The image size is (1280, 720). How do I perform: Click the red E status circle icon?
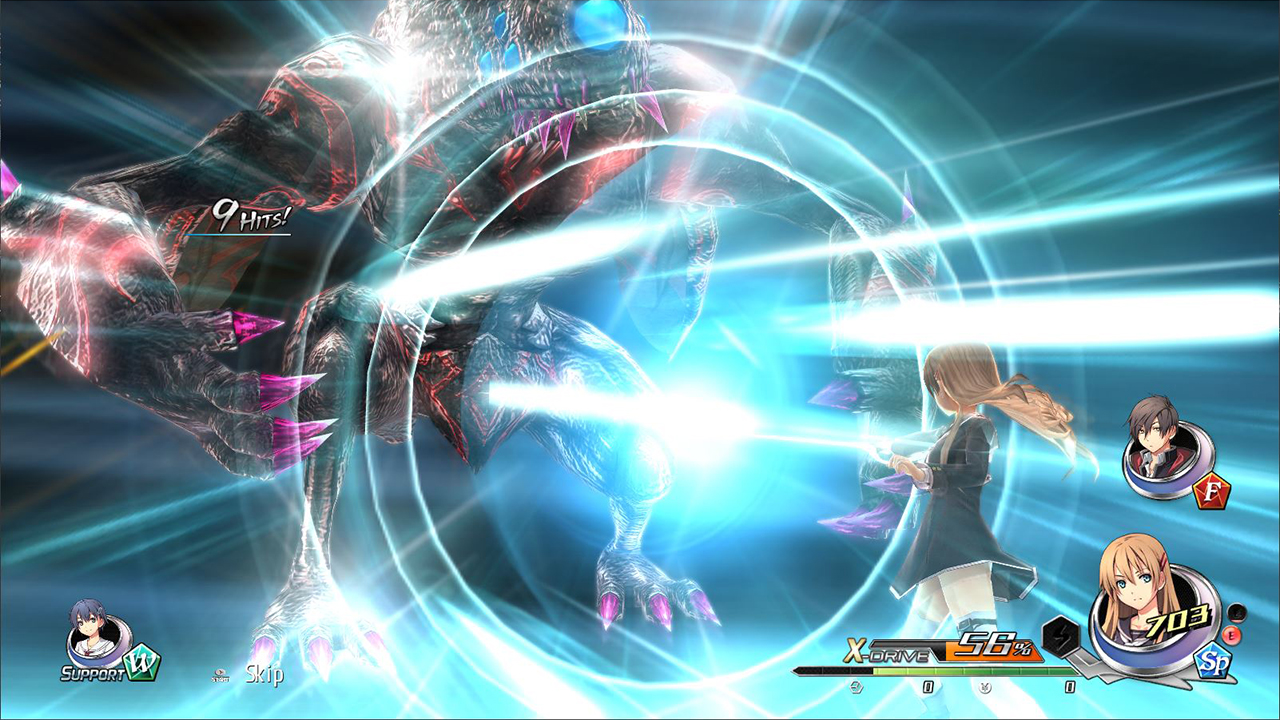(1231, 634)
